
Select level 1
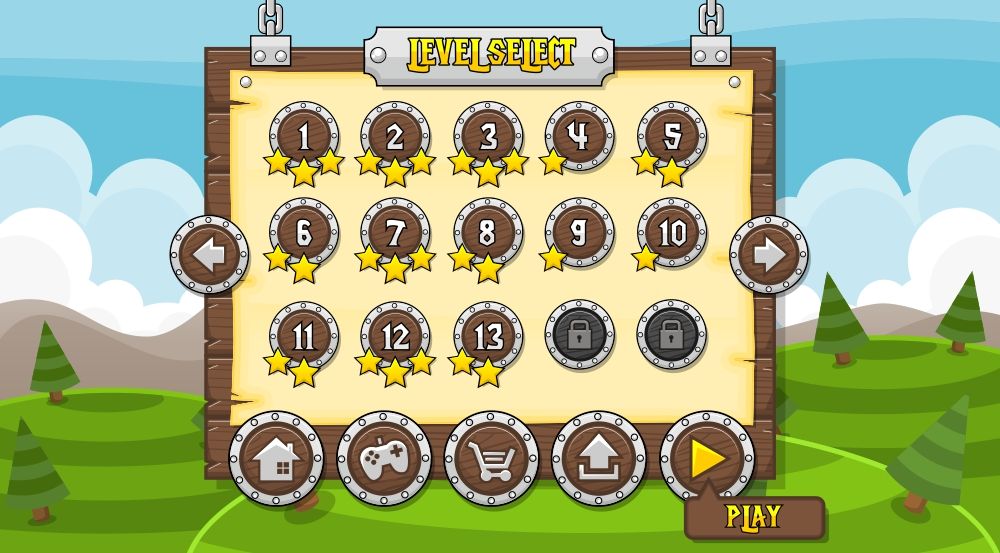pos(303,135)
